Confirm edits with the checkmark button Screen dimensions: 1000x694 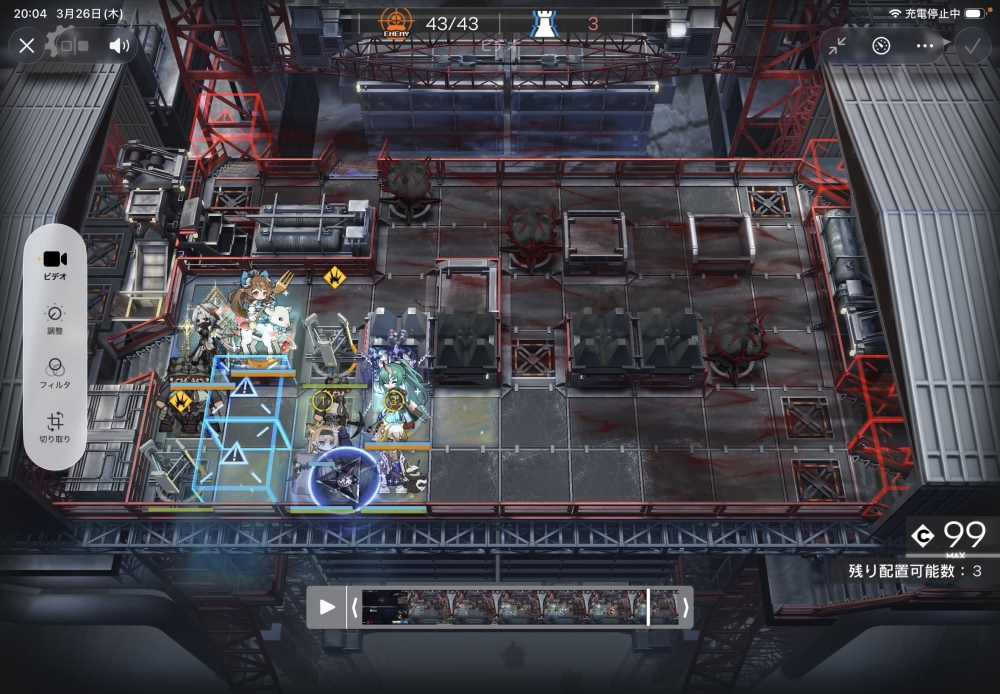click(x=971, y=46)
